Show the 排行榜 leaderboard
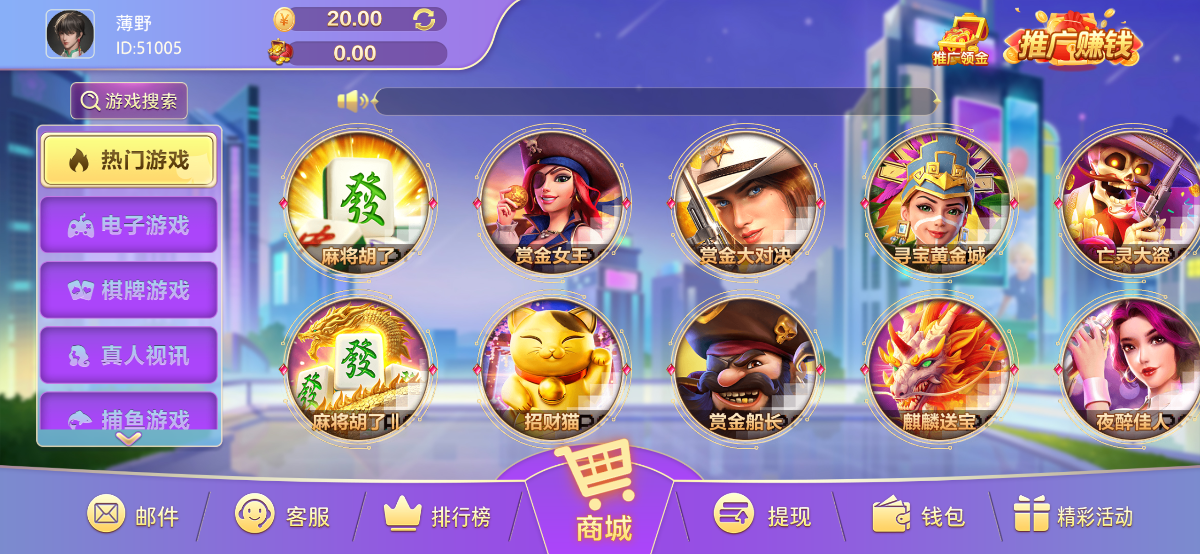1200x554 pixels. tap(437, 516)
